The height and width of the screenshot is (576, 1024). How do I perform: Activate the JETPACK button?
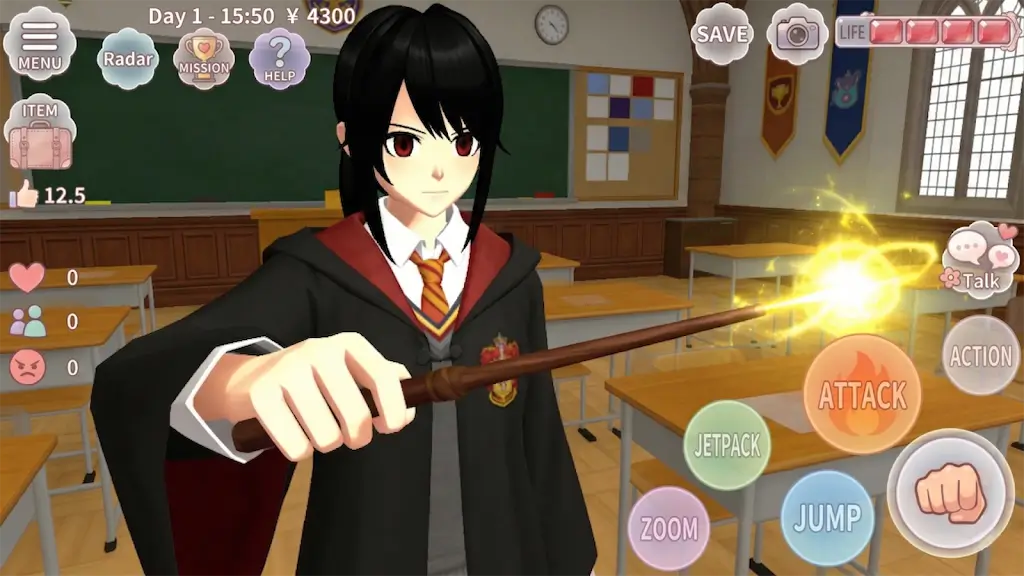727,445
